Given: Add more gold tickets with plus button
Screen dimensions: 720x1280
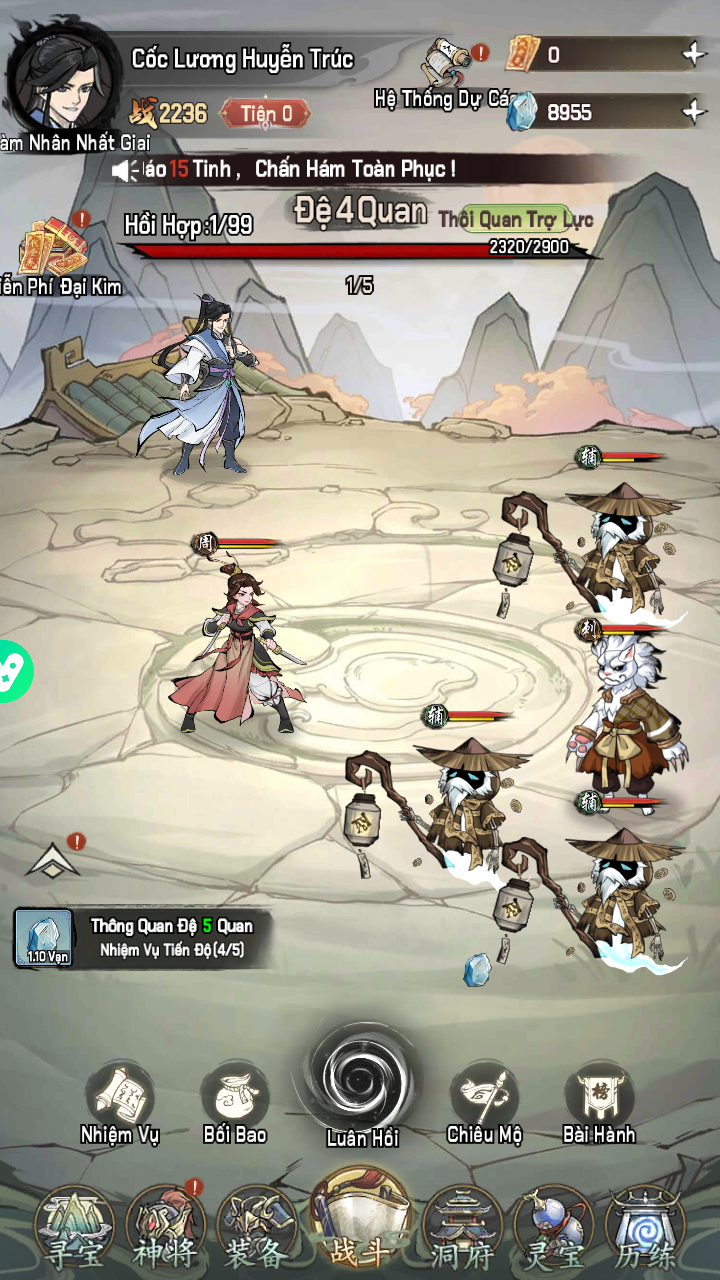Looking at the screenshot, I should coord(693,55).
